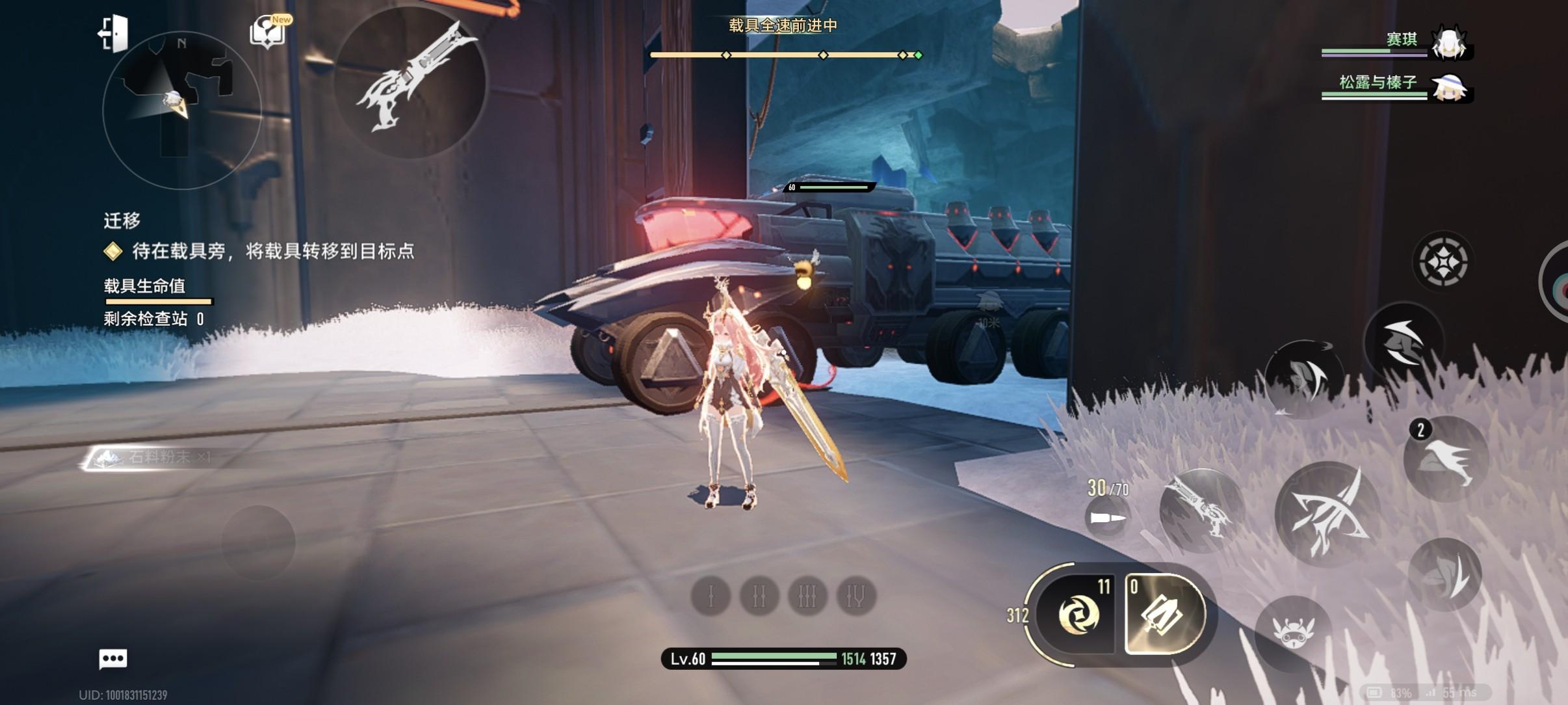Select teammate 松露与榛子 in the party list
The height and width of the screenshot is (705, 1568).
click(x=1398, y=86)
